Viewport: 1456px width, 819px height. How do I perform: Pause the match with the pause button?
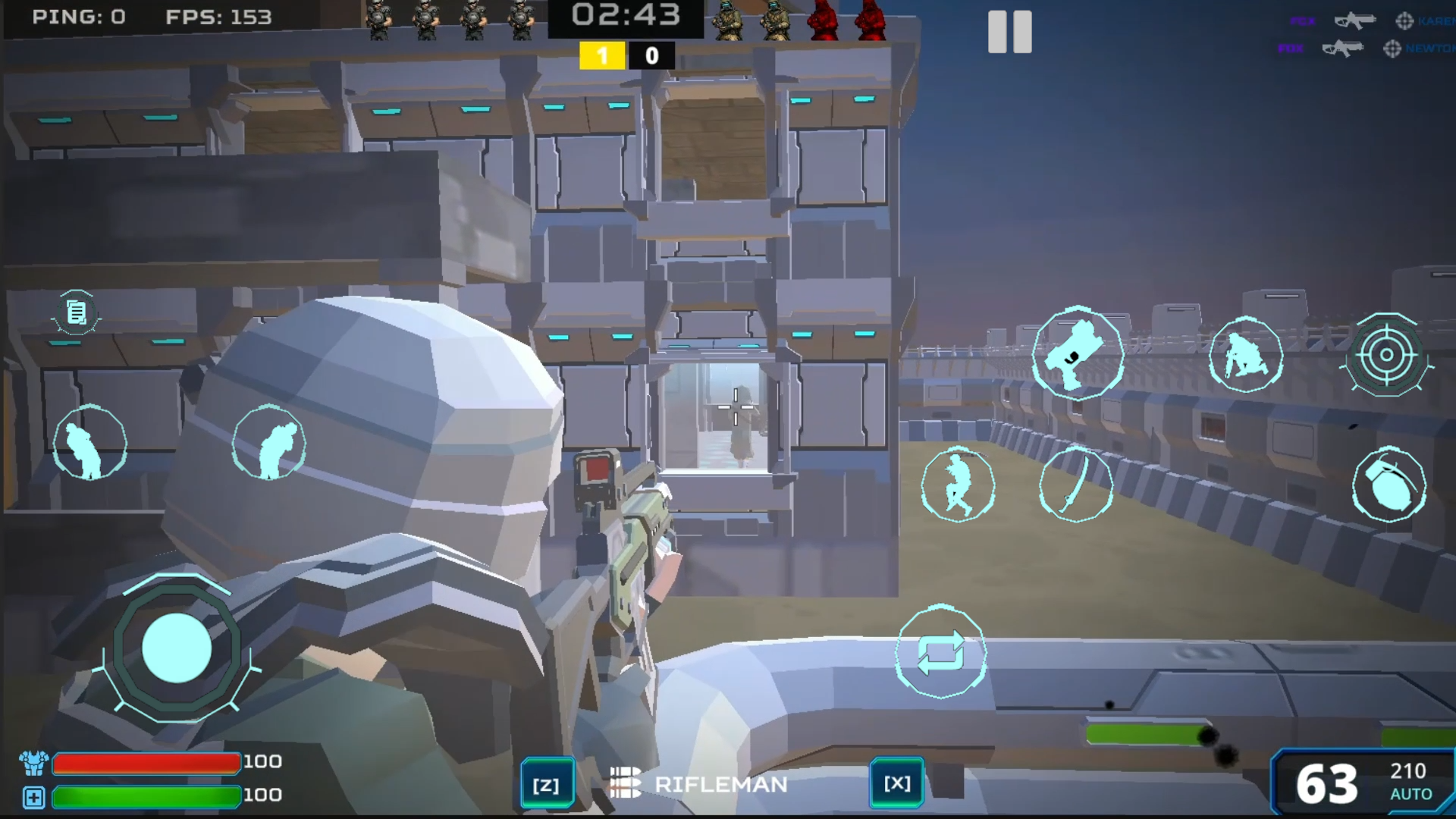click(x=1009, y=33)
